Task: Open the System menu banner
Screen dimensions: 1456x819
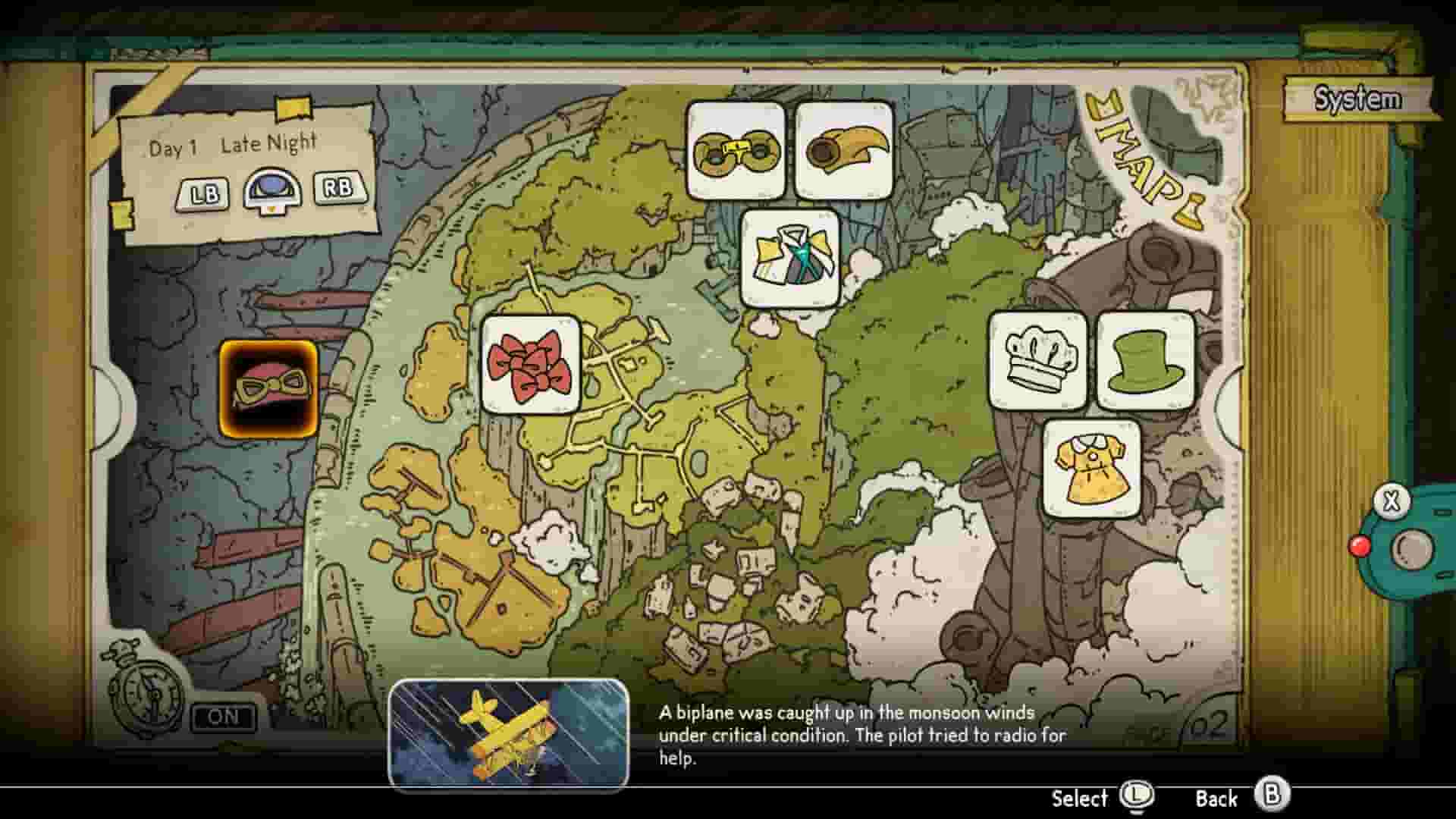Action: point(1359,96)
